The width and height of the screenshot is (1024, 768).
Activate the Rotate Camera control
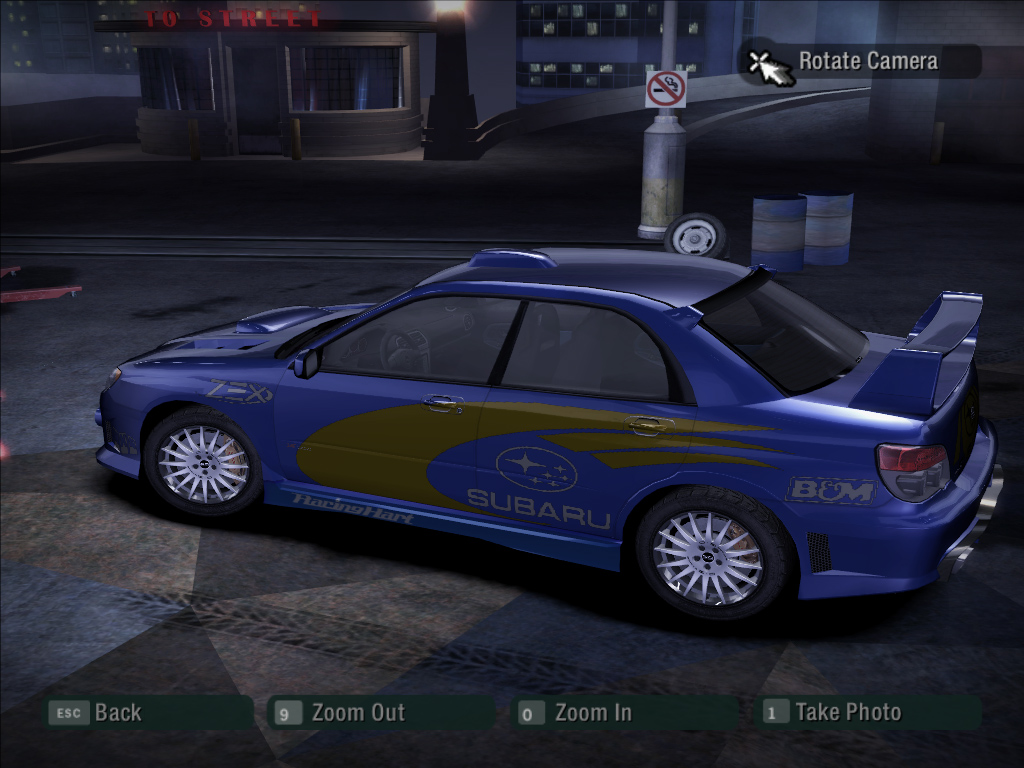pyautogui.click(x=866, y=61)
